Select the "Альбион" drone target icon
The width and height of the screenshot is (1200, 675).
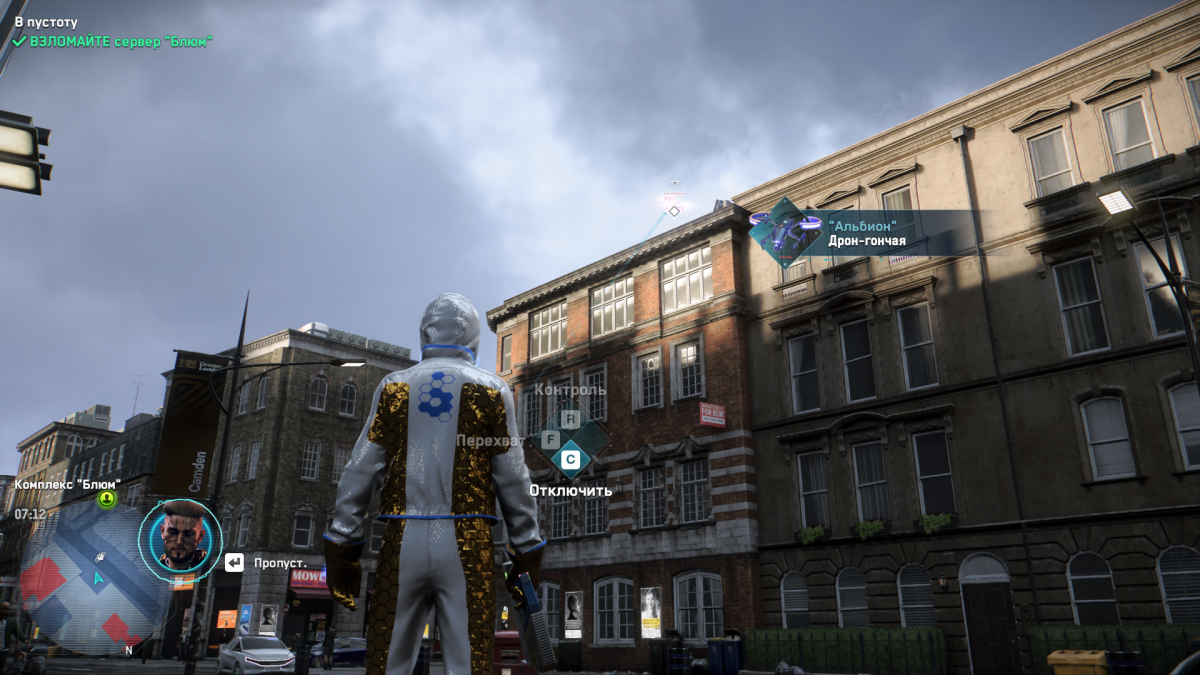point(785,233)
